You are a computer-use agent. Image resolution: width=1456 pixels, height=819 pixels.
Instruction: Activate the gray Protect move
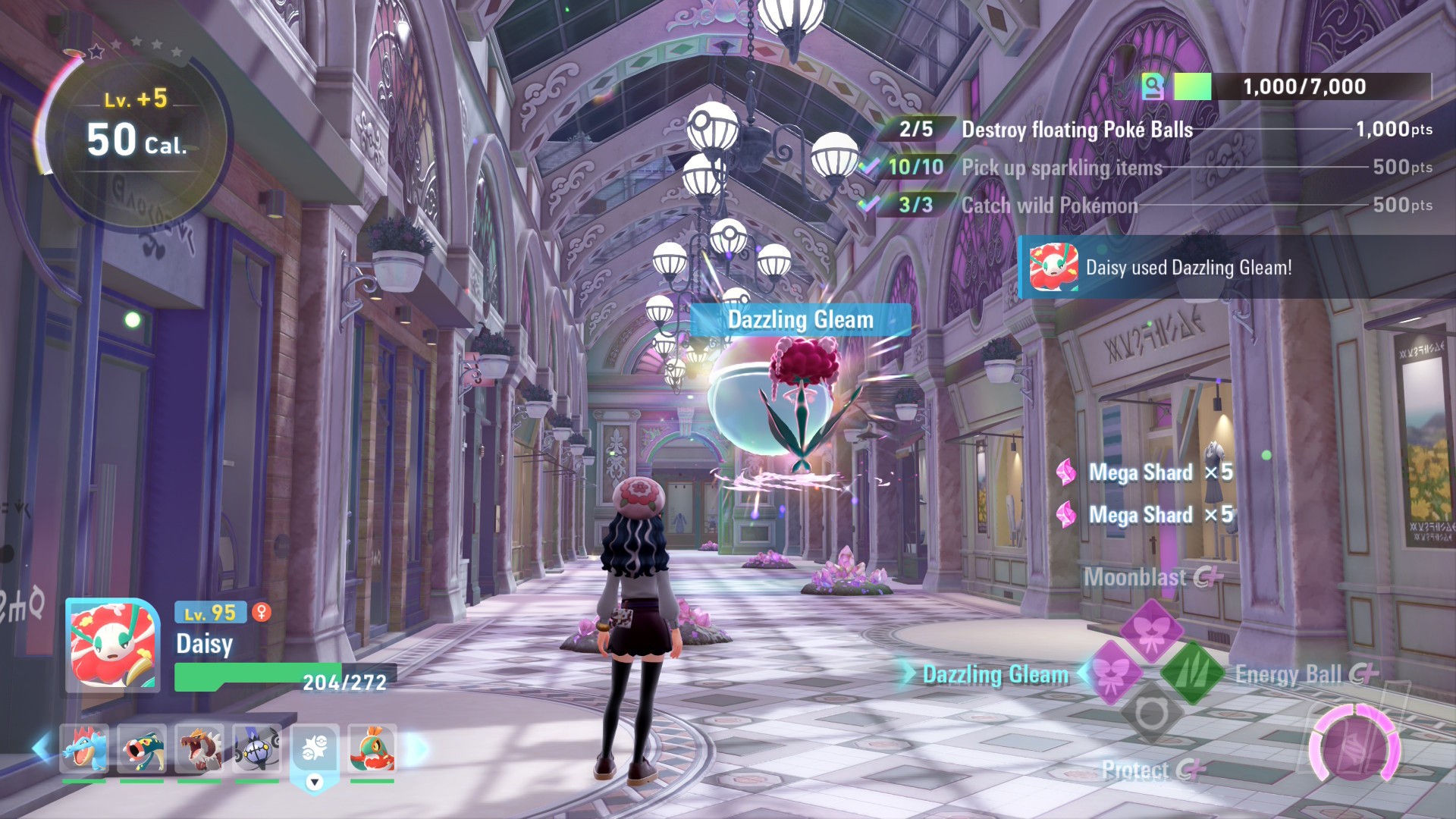pyautogui.click(x=1151, y=713)
